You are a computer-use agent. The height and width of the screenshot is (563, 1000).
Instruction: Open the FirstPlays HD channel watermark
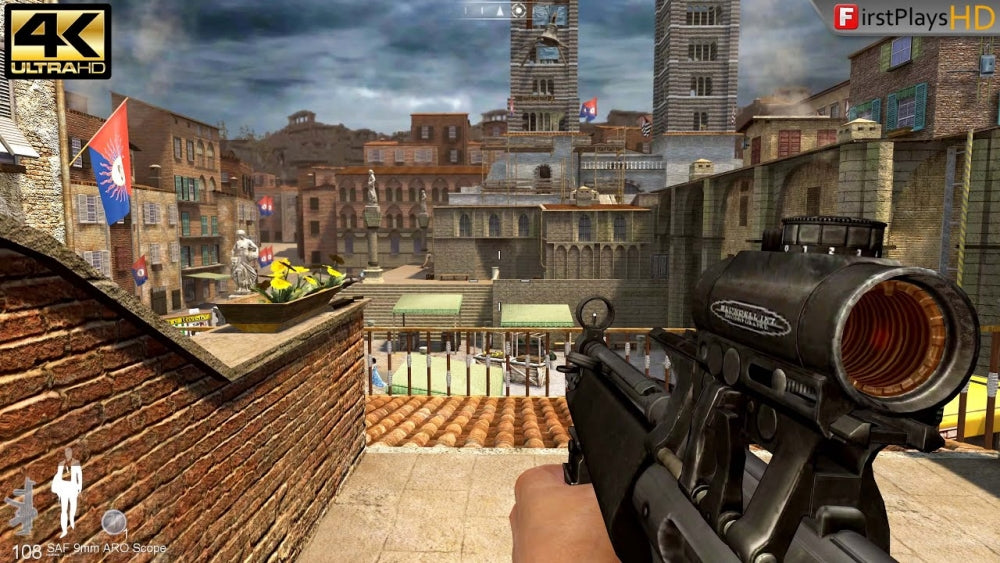pyautogui.click(x=903, y=17)
